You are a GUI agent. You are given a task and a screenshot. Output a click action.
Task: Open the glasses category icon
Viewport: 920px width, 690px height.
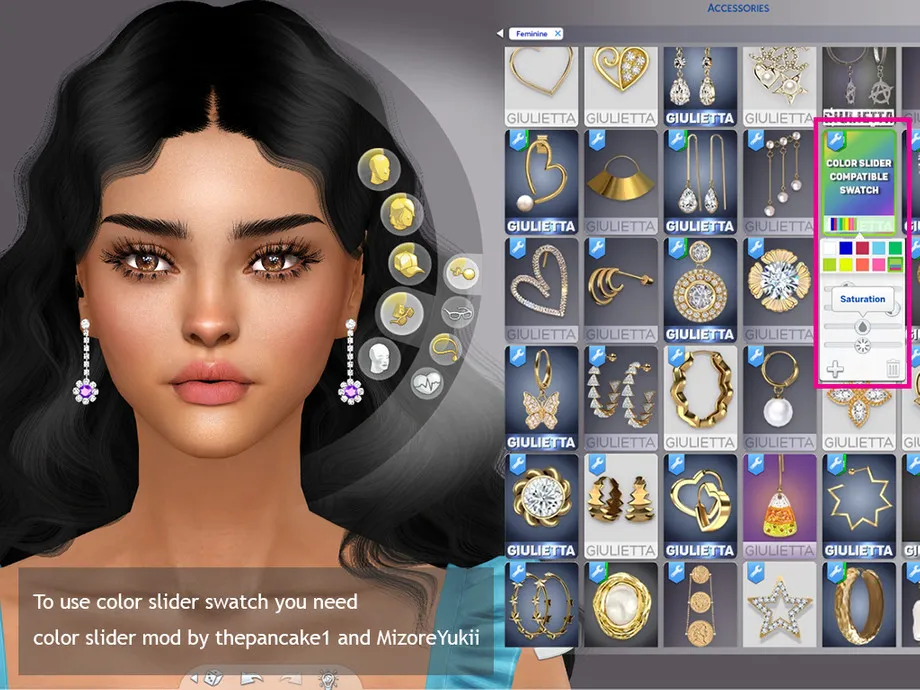pyautogui.click(x=458, y=312)
